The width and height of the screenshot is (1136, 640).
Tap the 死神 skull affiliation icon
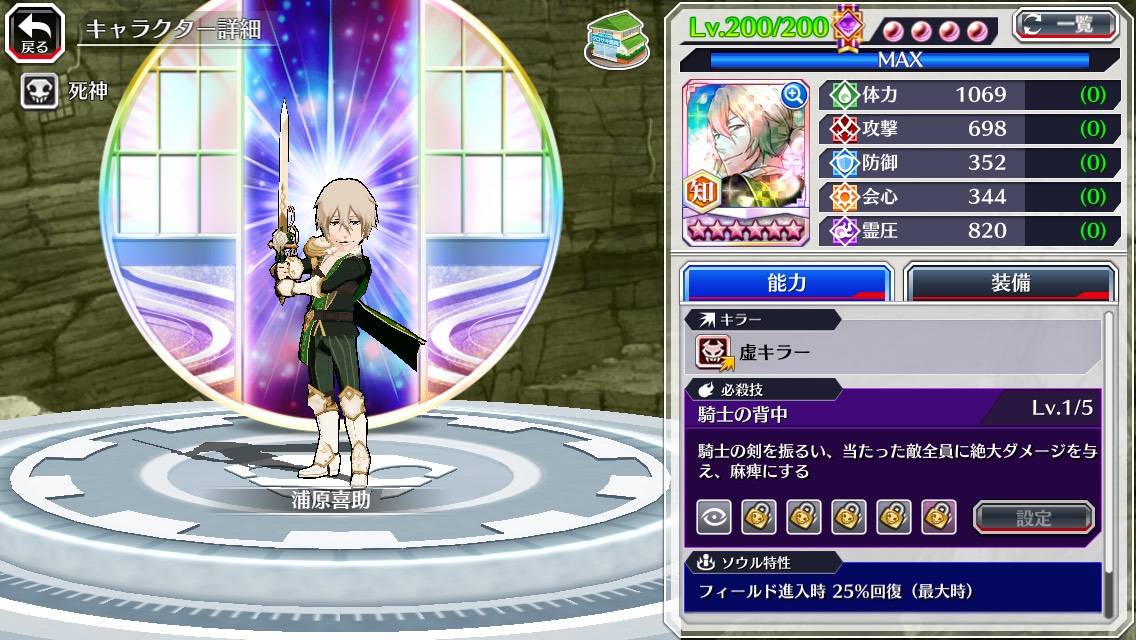[x=39, y=91]
